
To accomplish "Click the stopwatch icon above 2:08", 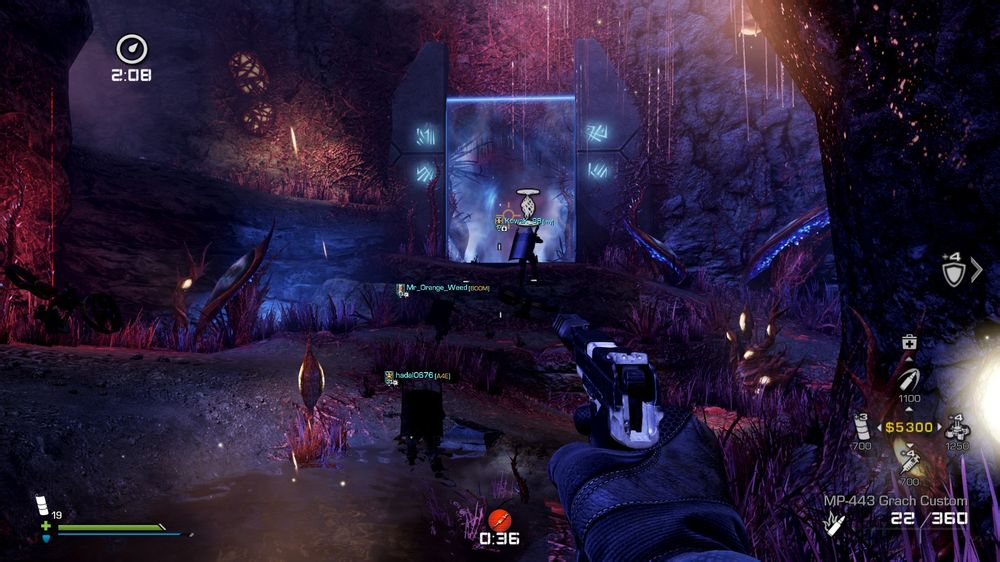I will (x=131, y=48).
